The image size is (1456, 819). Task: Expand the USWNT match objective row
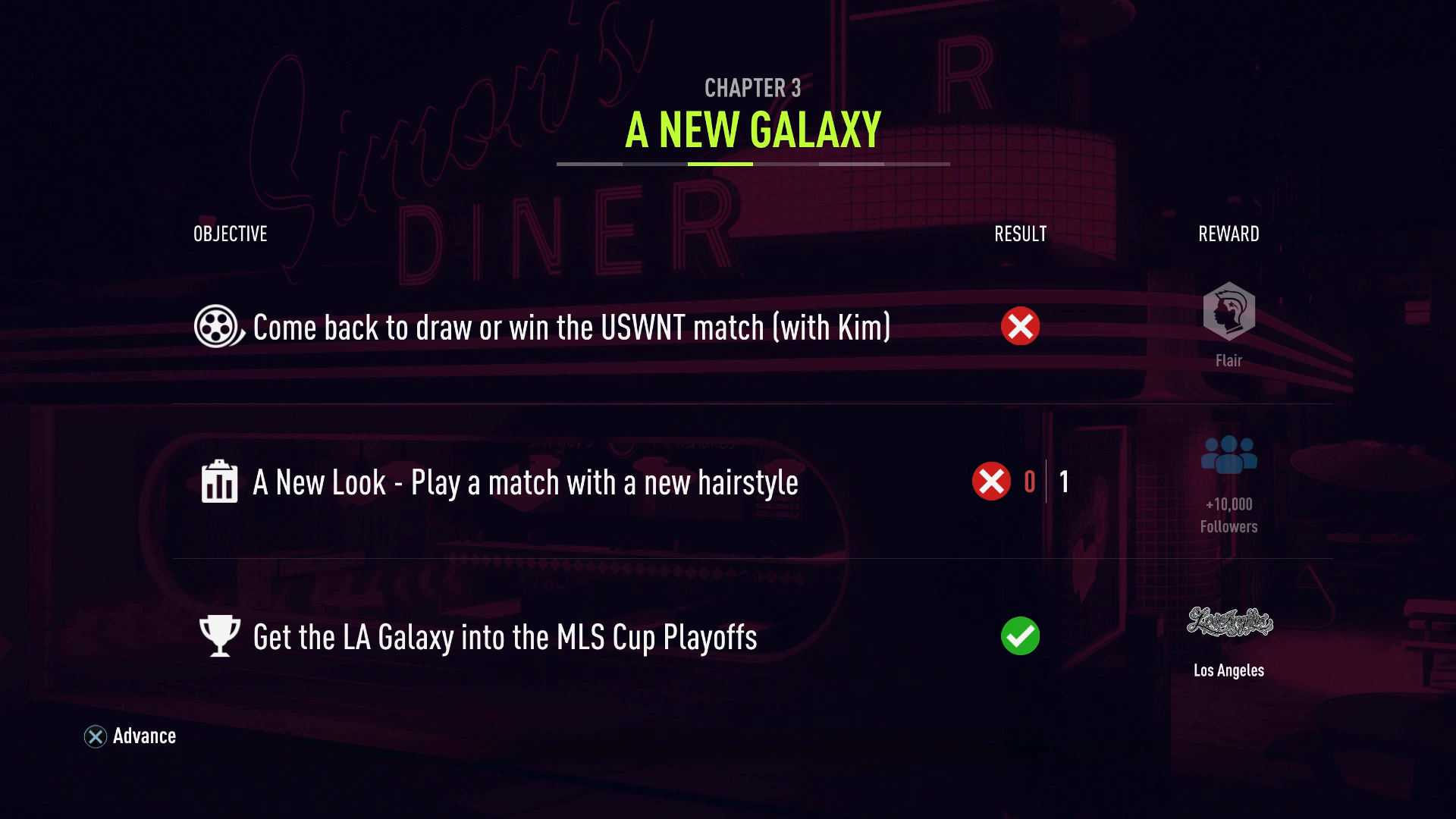569,327
